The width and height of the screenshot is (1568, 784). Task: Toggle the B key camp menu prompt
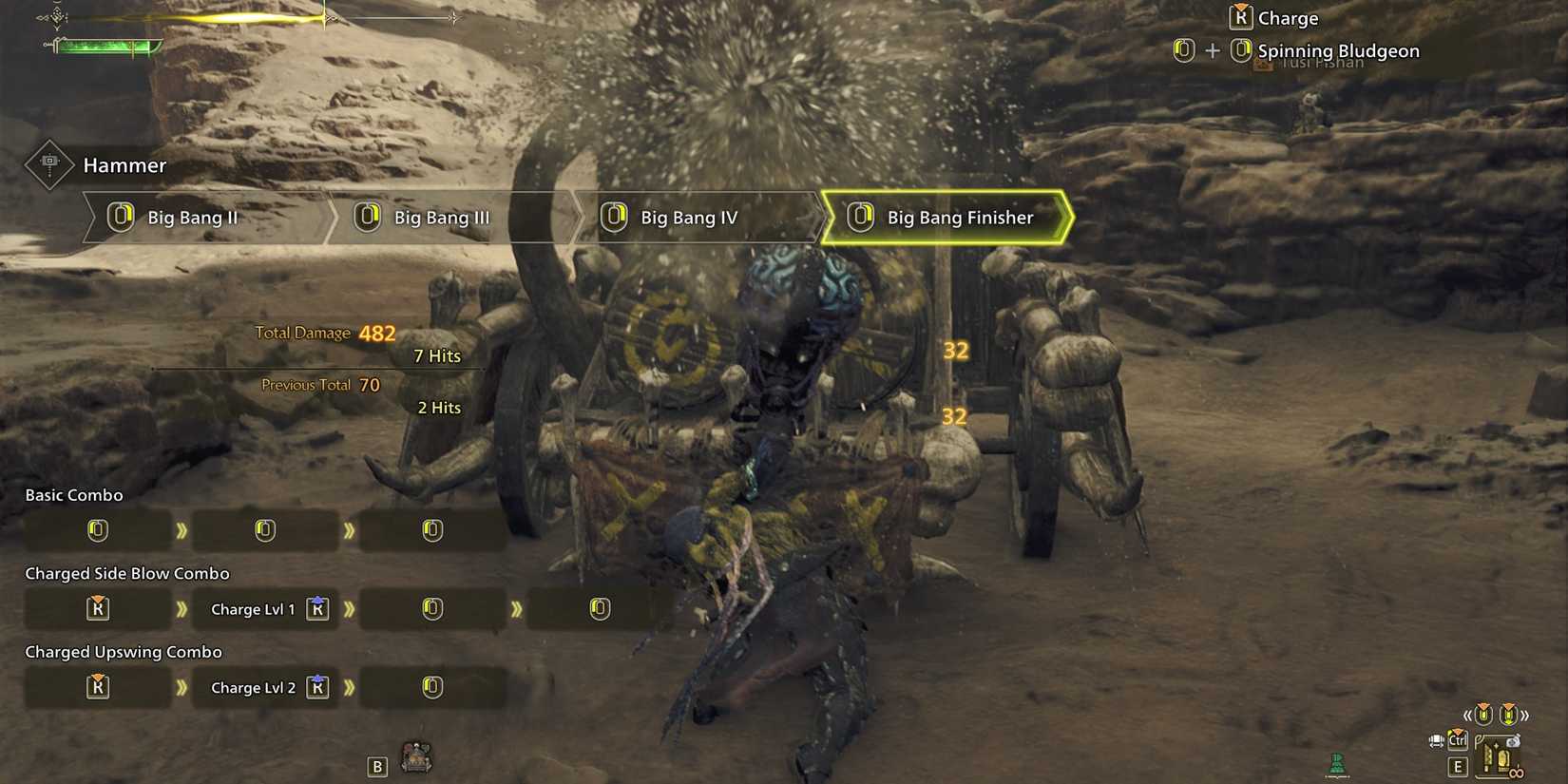(376, 765)
